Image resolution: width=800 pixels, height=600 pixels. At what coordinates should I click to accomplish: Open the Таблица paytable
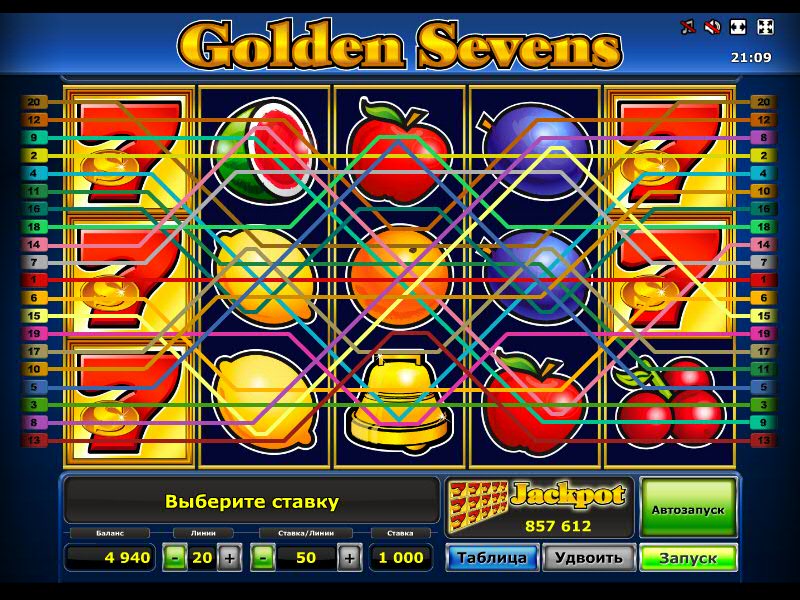492,557
